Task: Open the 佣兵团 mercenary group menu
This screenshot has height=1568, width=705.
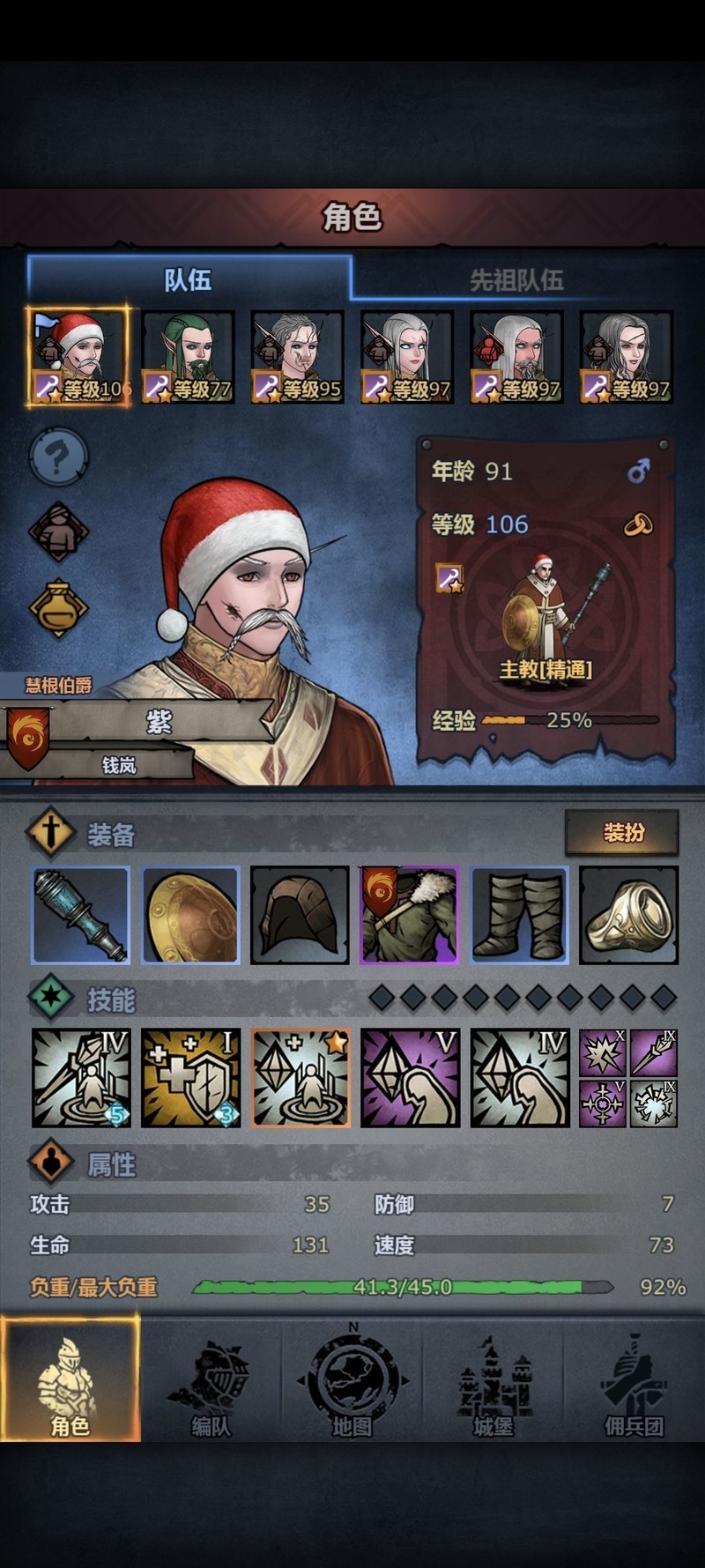Action: 634,1379
